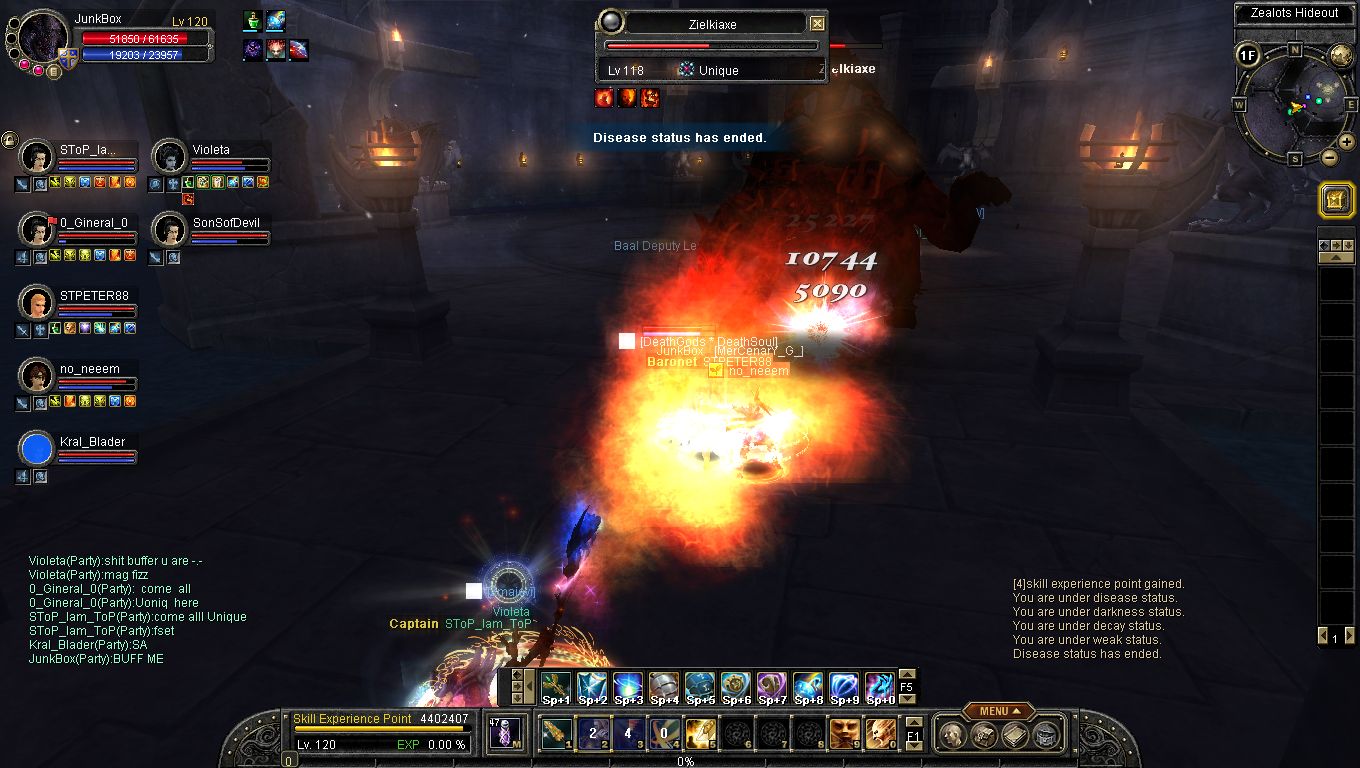Activate the Sp+1 staff skill slot
The height and width of the screenshot is (768, 1360).
[556, 686]
